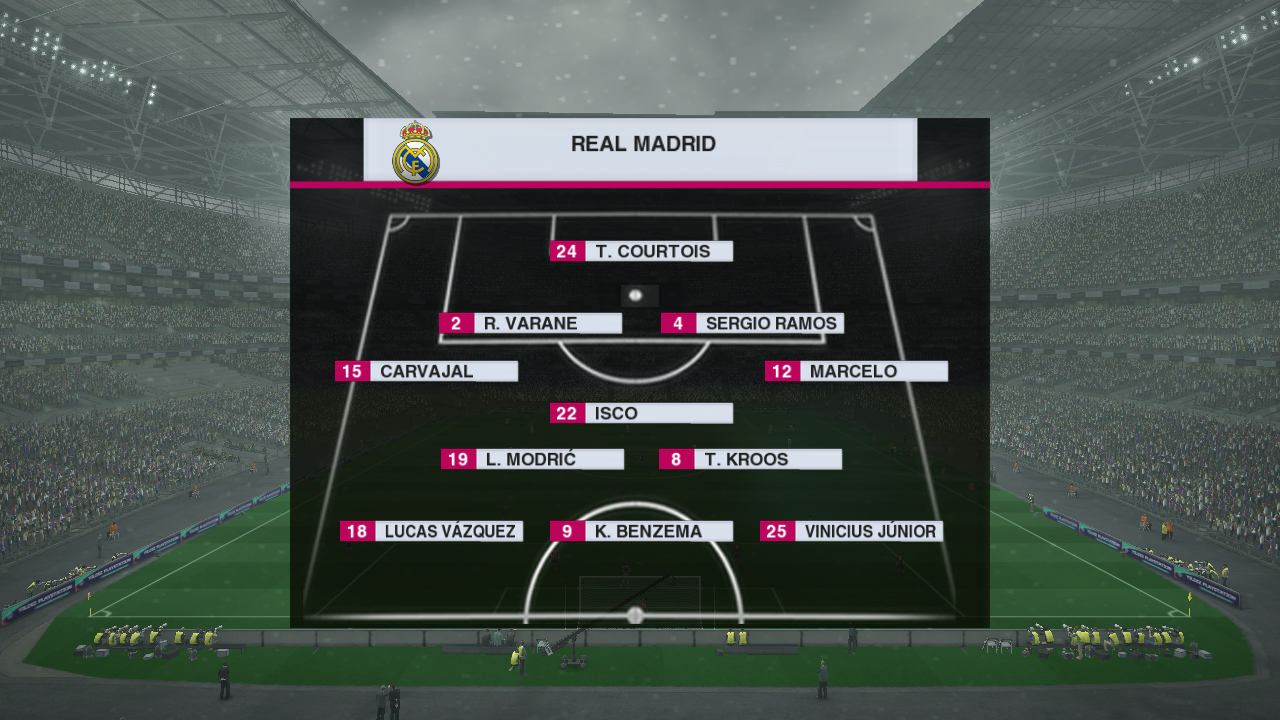Choose Isco in the midfield
Viewport: 1280px width, 720px height.
point(641,413)
